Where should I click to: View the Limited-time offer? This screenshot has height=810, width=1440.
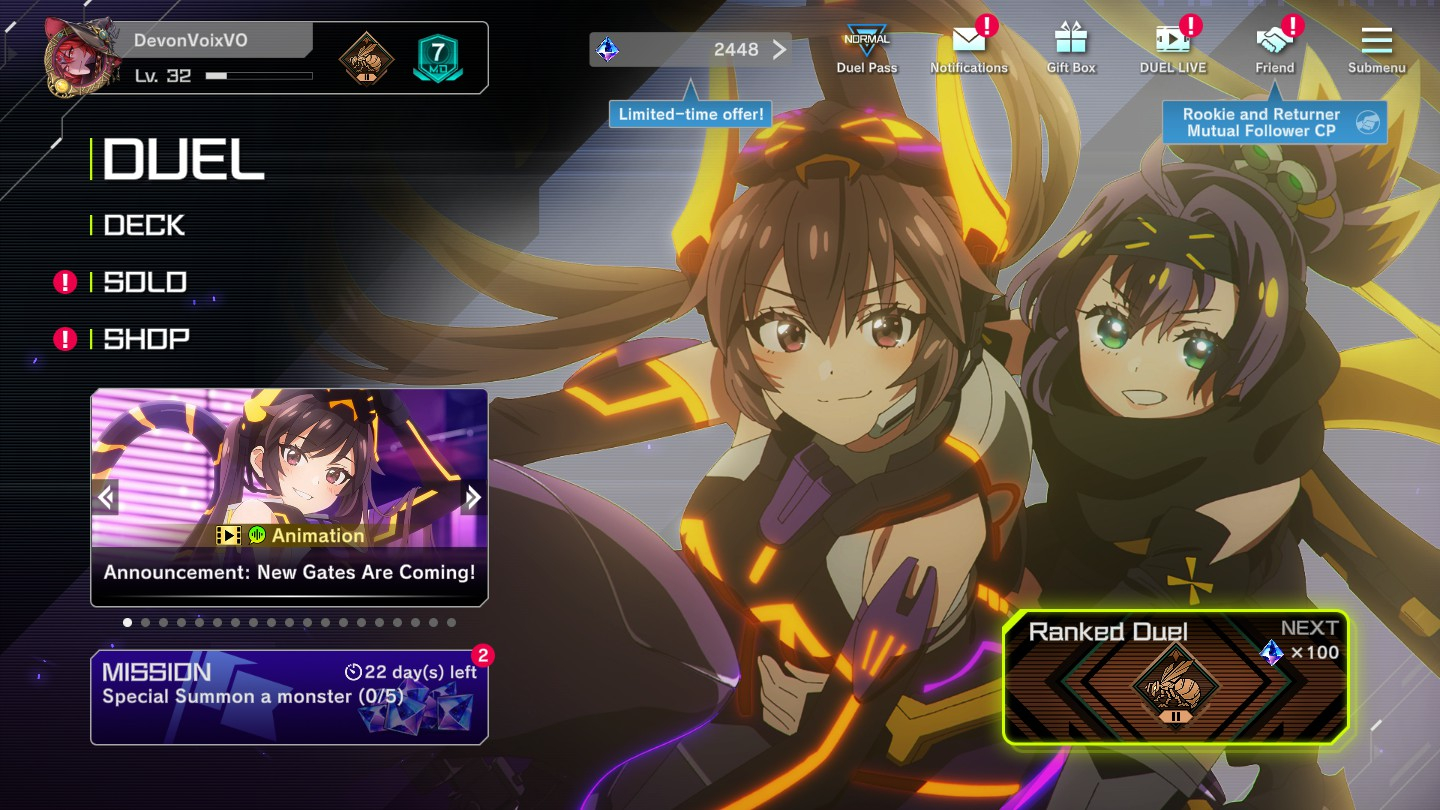click(690, 114)
